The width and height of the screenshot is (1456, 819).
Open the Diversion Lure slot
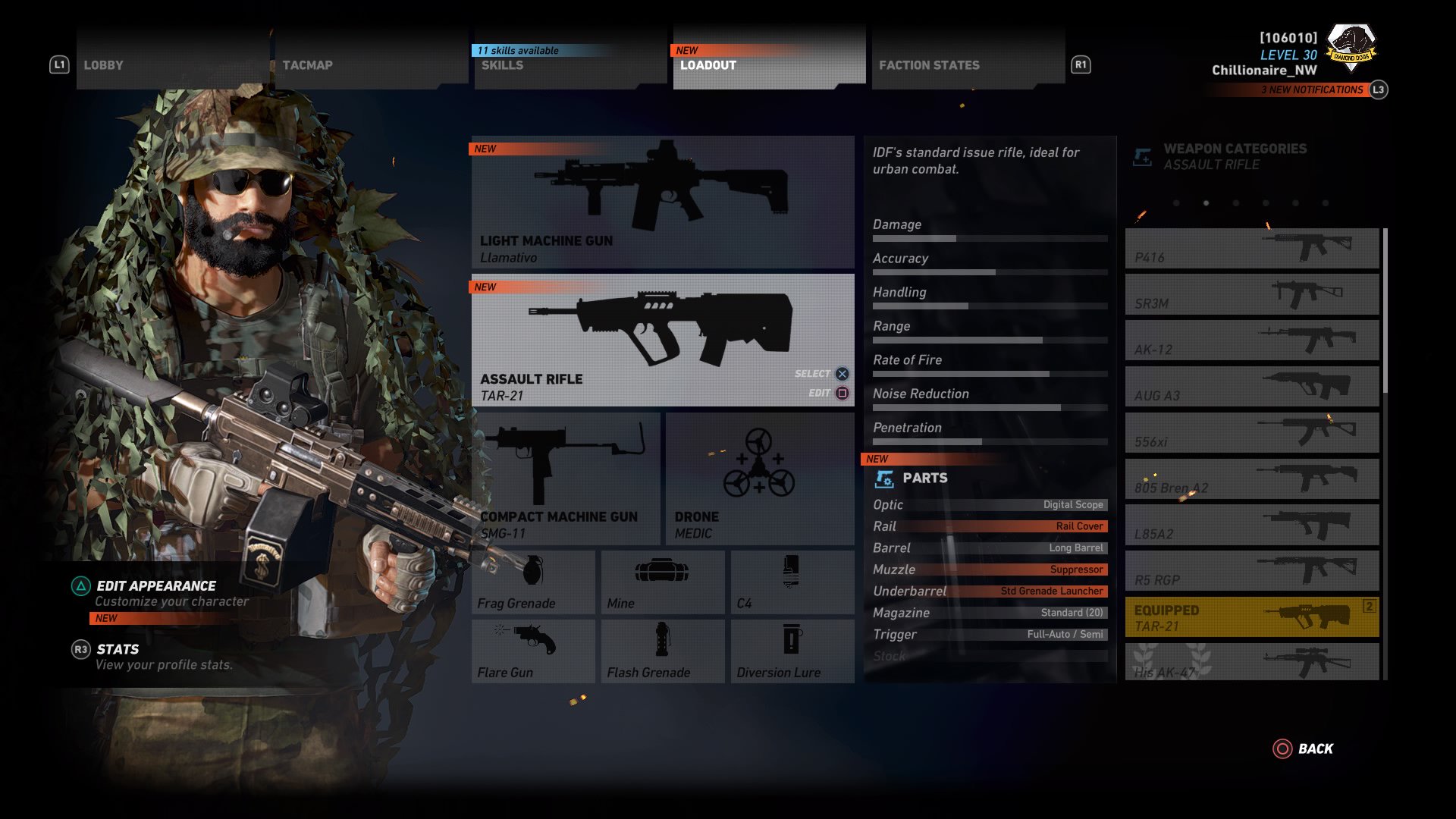pyautogui.click(x=791, y=650)
